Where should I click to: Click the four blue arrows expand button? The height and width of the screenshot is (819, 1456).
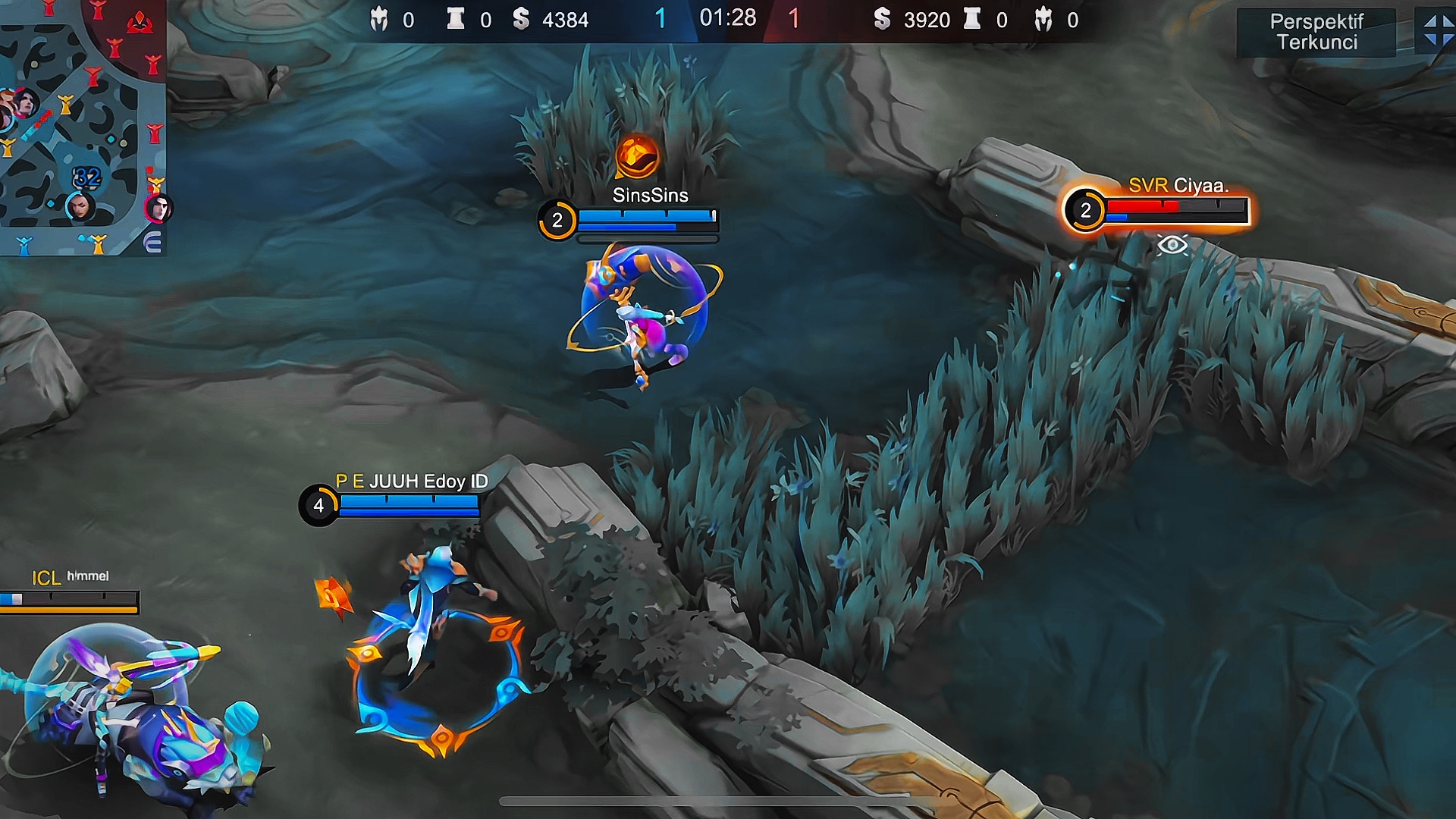pos(1437,31)
